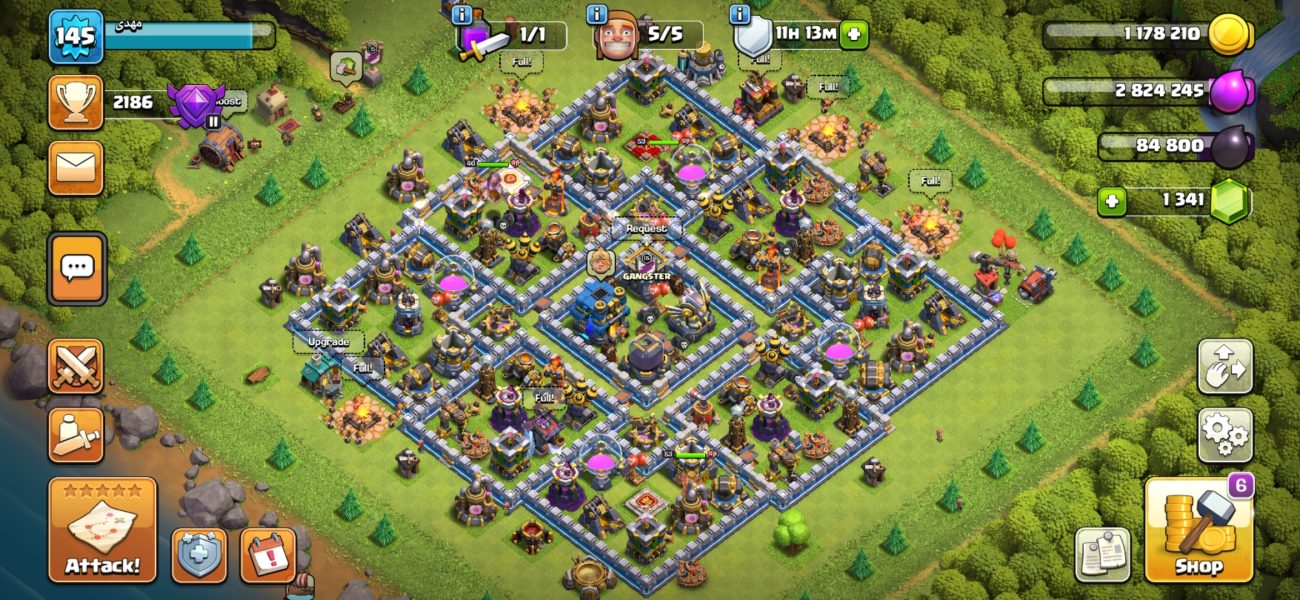Open the clipboard notes button

1102,554
